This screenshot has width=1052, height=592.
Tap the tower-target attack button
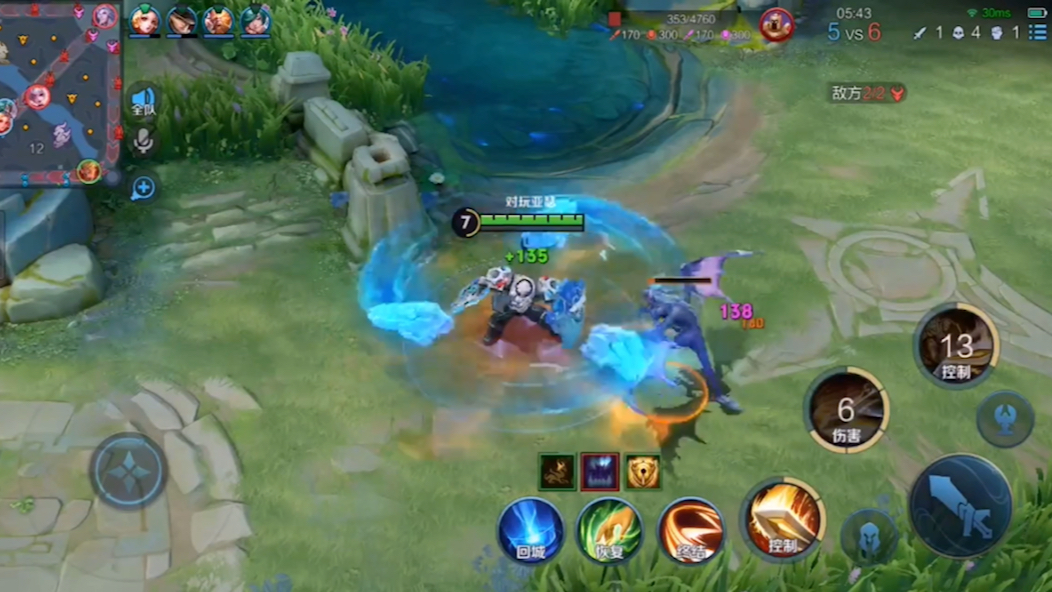[1004, 418]
